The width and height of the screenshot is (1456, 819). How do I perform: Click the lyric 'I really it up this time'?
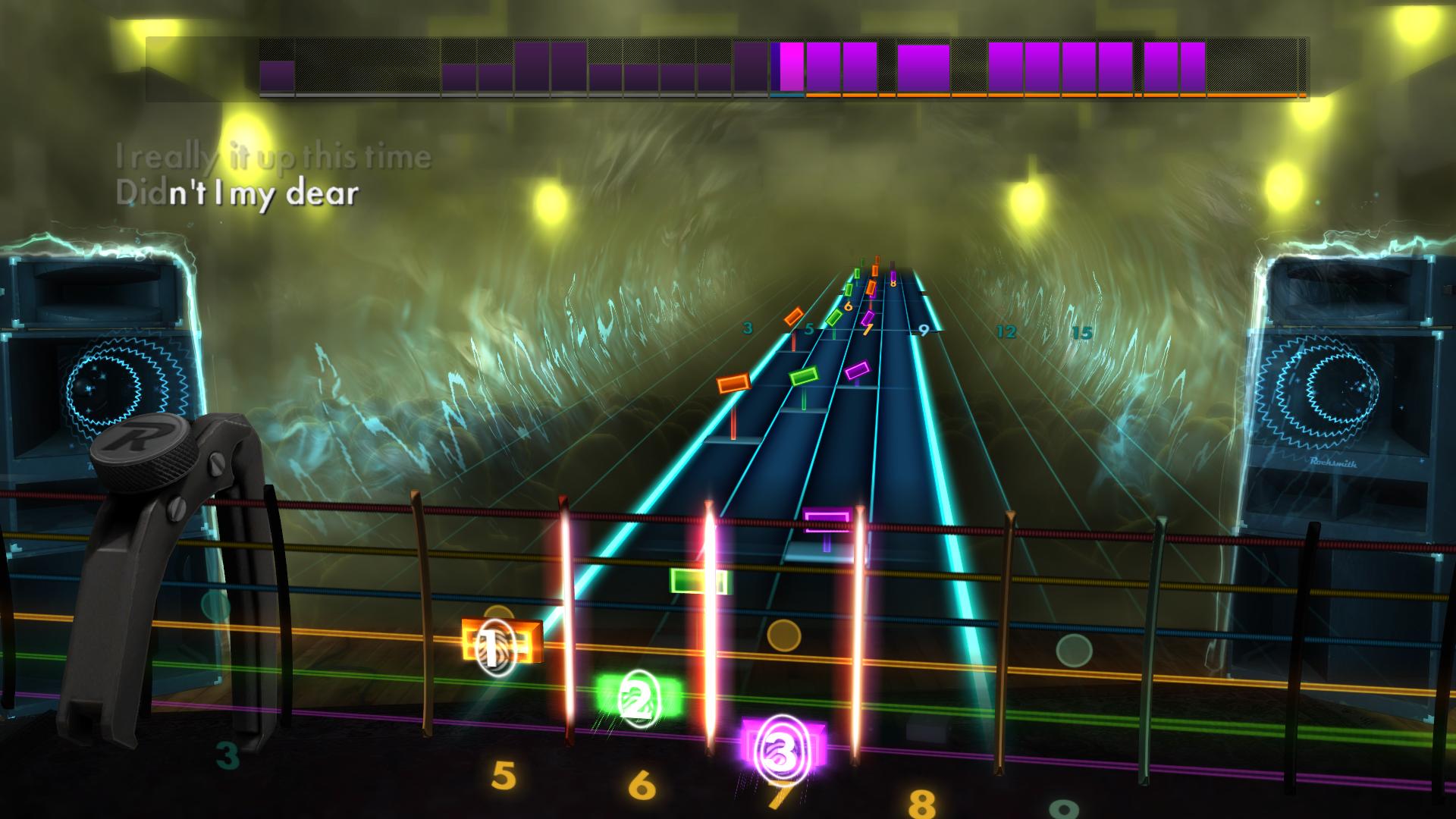point(275,157)
